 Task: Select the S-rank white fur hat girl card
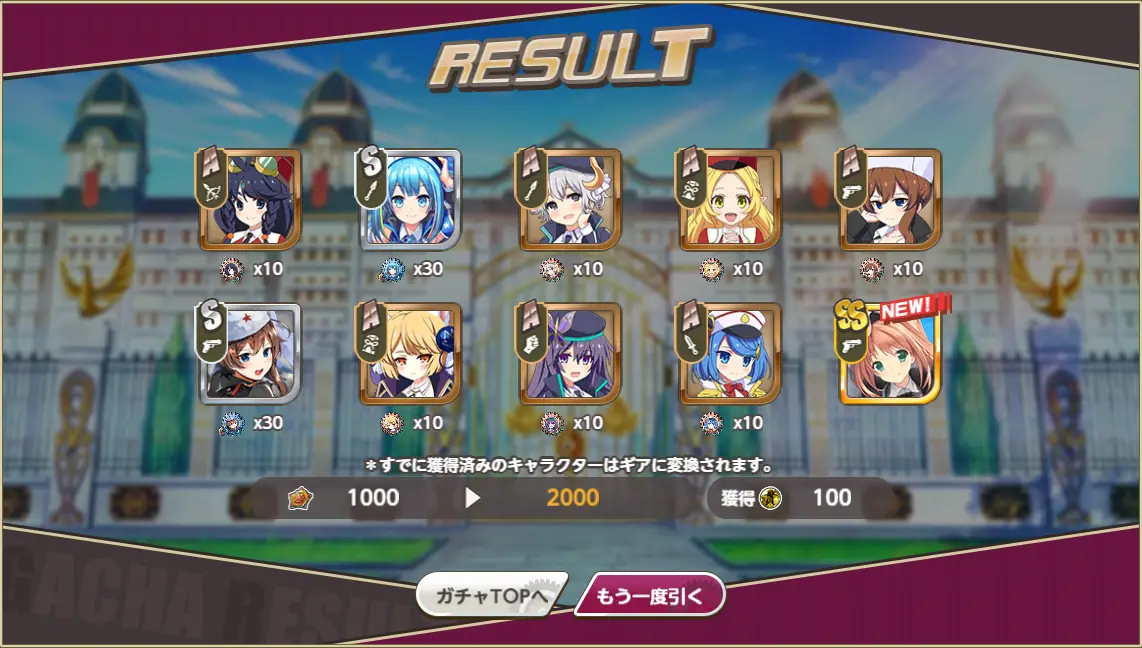click(250, 353)
